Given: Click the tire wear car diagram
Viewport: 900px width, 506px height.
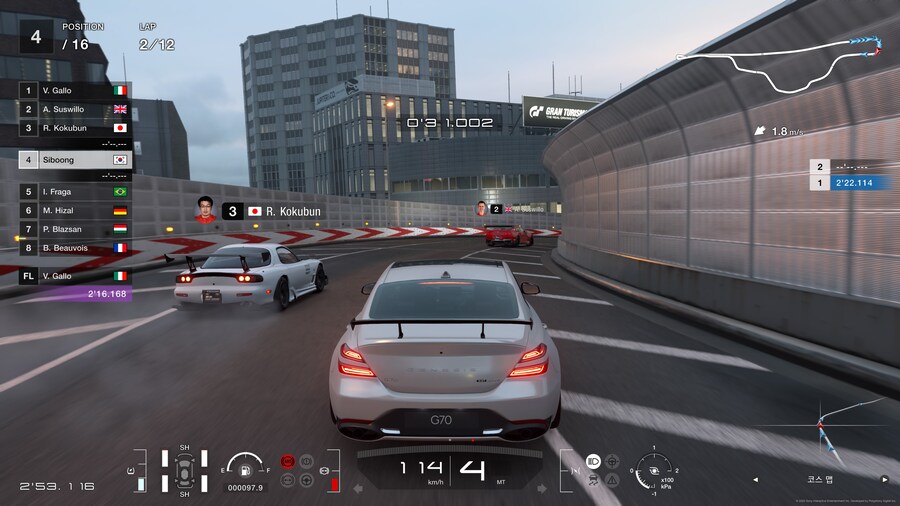Looking at the screenshot, I should (x=185, y=470).
